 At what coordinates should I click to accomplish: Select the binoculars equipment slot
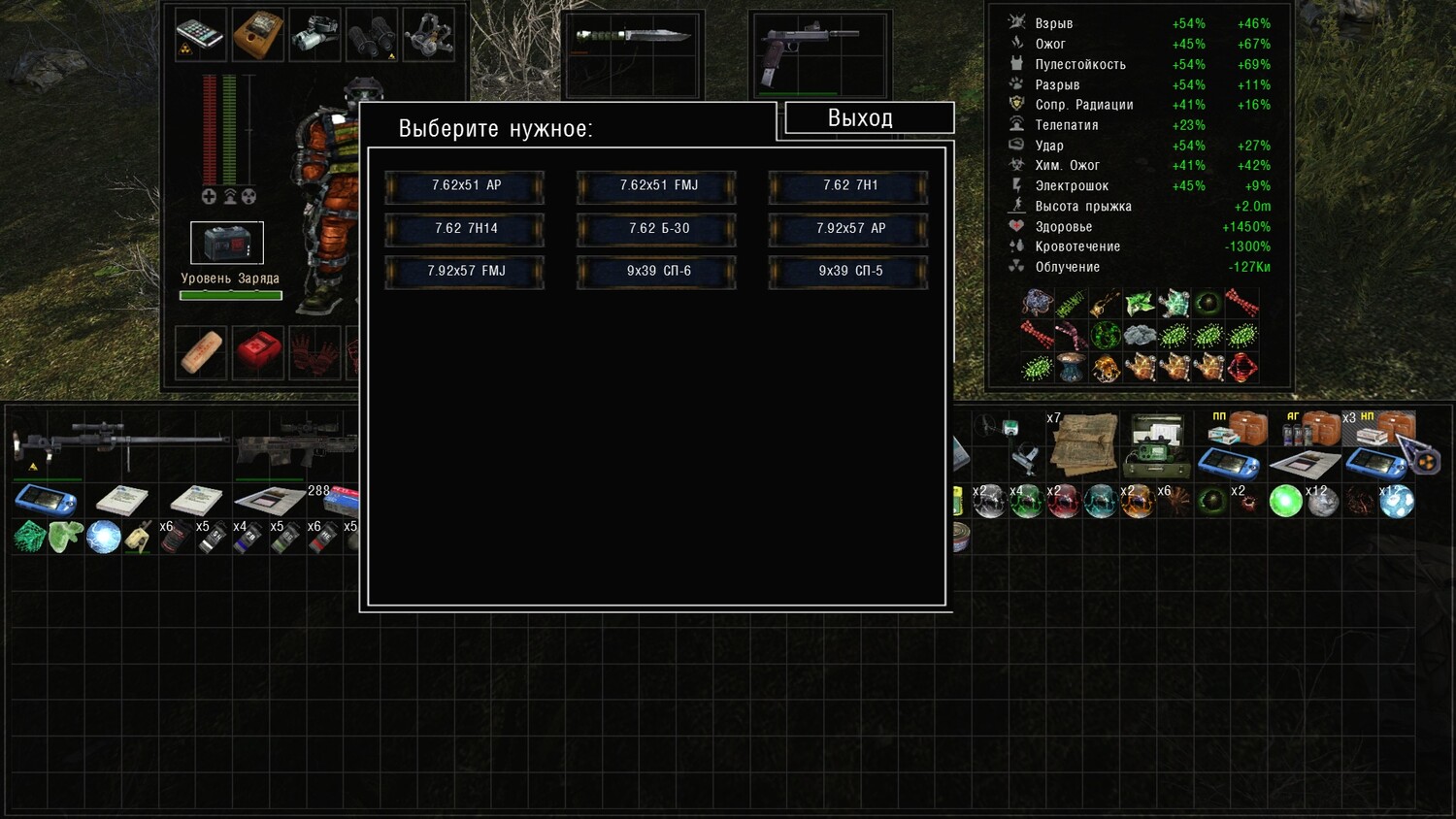[372, 35]
